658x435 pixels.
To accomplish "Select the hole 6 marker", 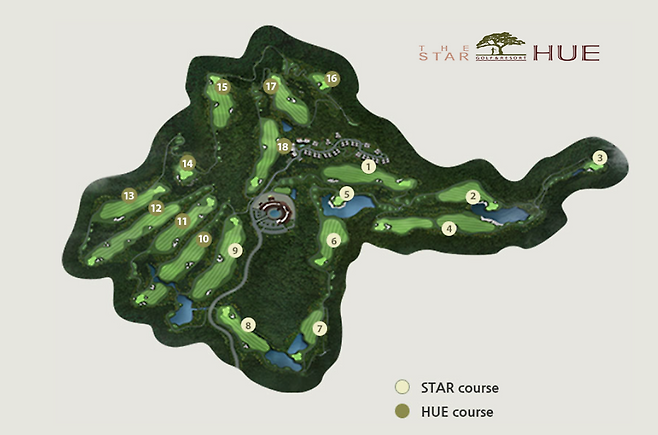I will pyautogui.click(x=334, y=240).
